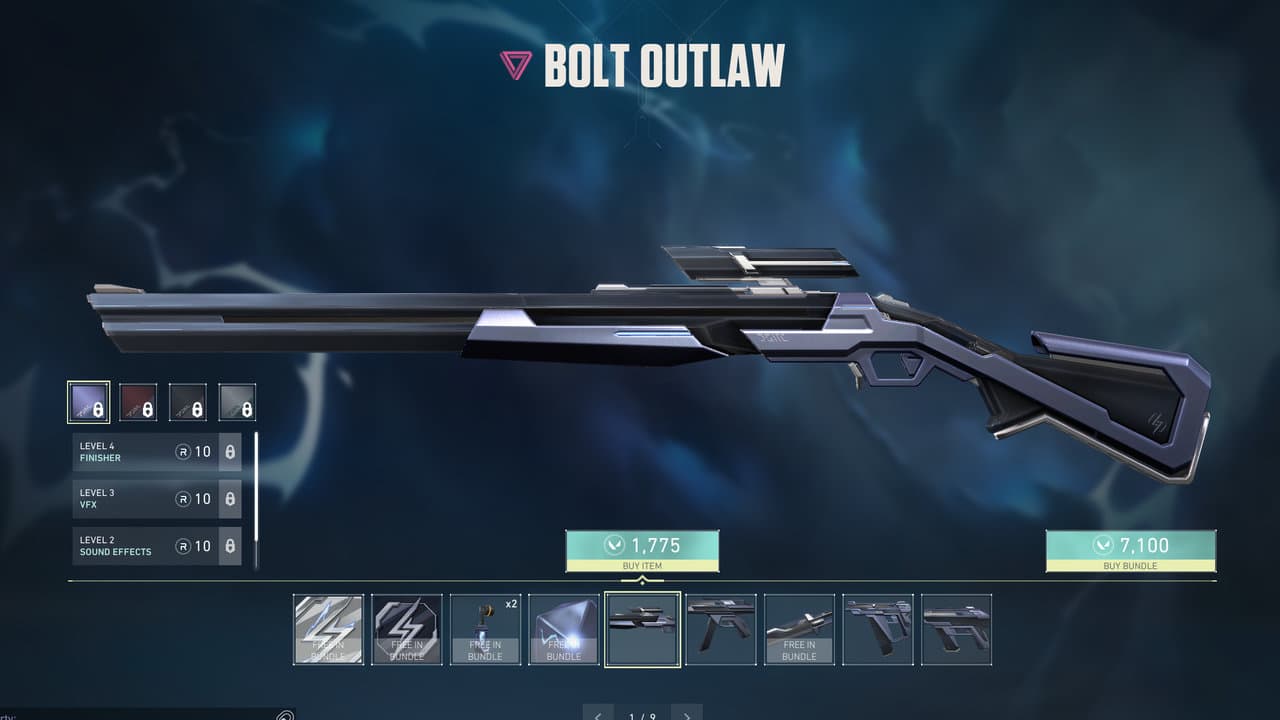This screenshot has height=720, width=1280.
Task: Select the Bolt Outlaw rifle skin in the carousel
Action: tap(643, 628)
